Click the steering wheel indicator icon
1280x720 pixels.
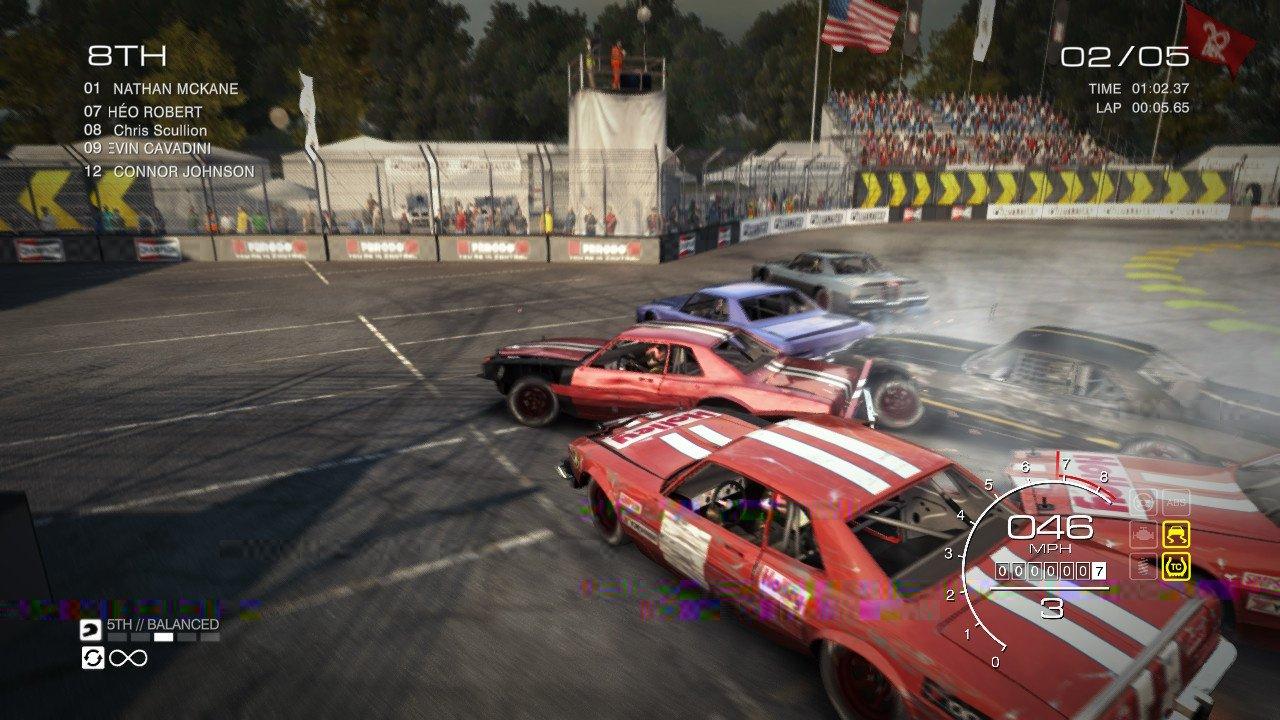(x=1143, y=502)
